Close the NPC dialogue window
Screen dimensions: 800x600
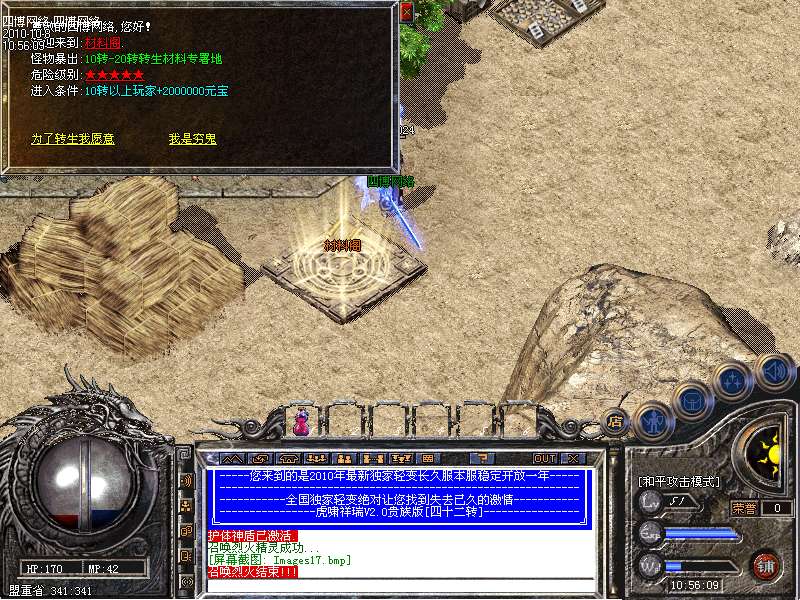tap(406, 12)
